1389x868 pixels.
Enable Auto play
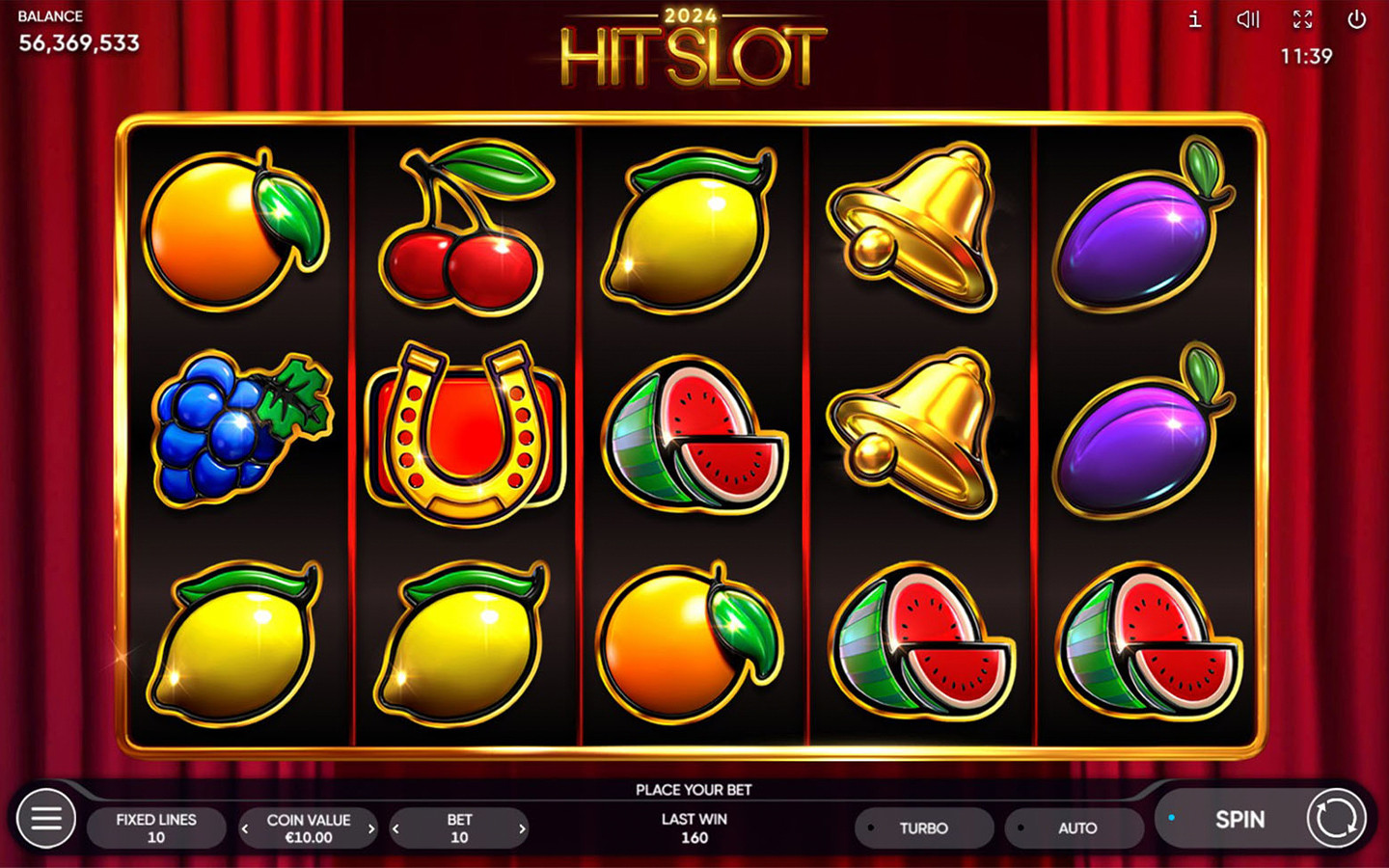pyautogui.click(x=1074, y=827)
